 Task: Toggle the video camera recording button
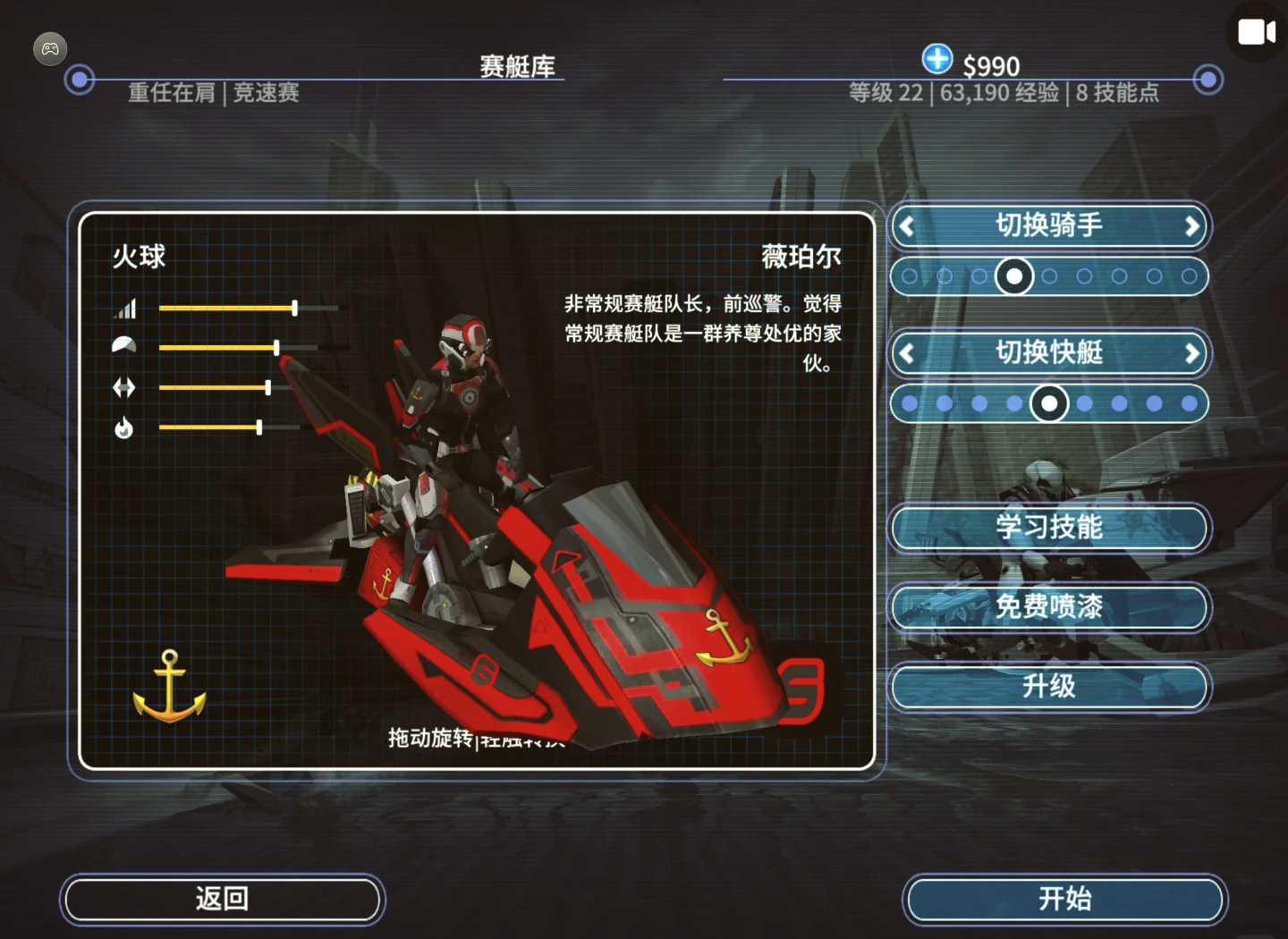1256,32
